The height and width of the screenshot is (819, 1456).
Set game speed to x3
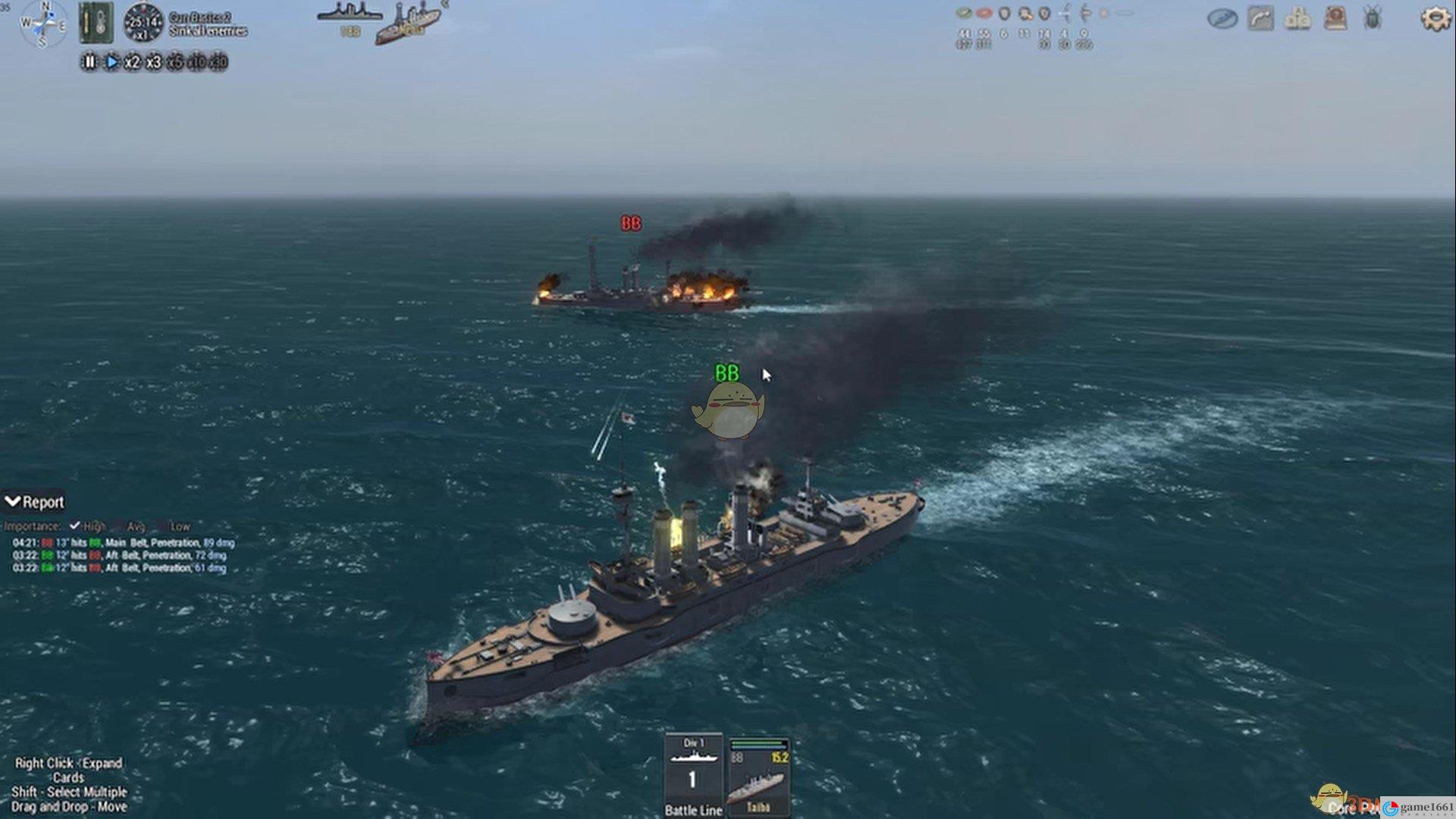153,62
